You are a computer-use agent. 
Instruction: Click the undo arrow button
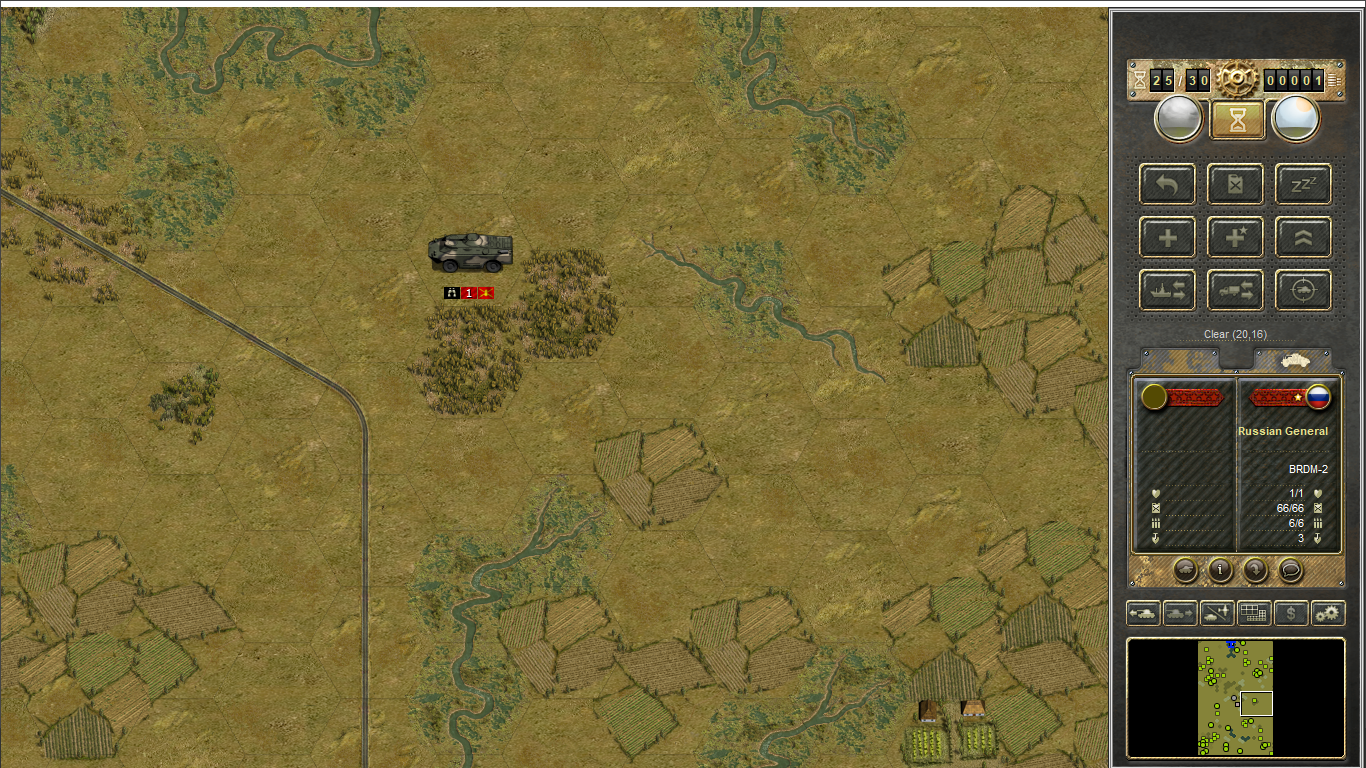point(1167,184)
